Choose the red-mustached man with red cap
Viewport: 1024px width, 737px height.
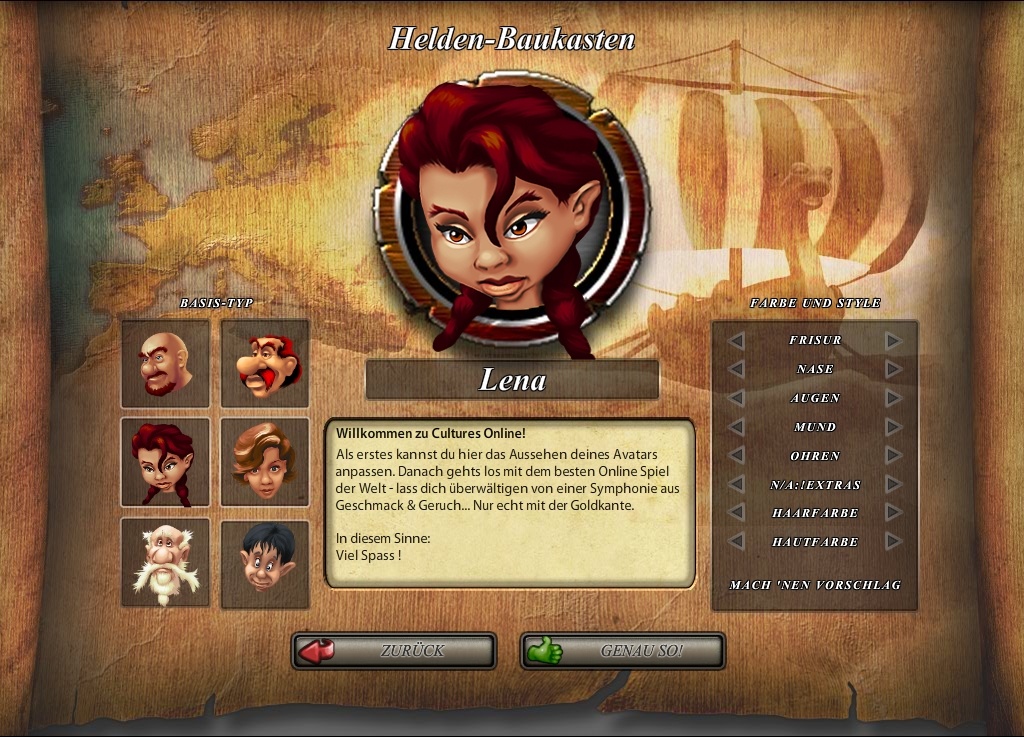265,363
